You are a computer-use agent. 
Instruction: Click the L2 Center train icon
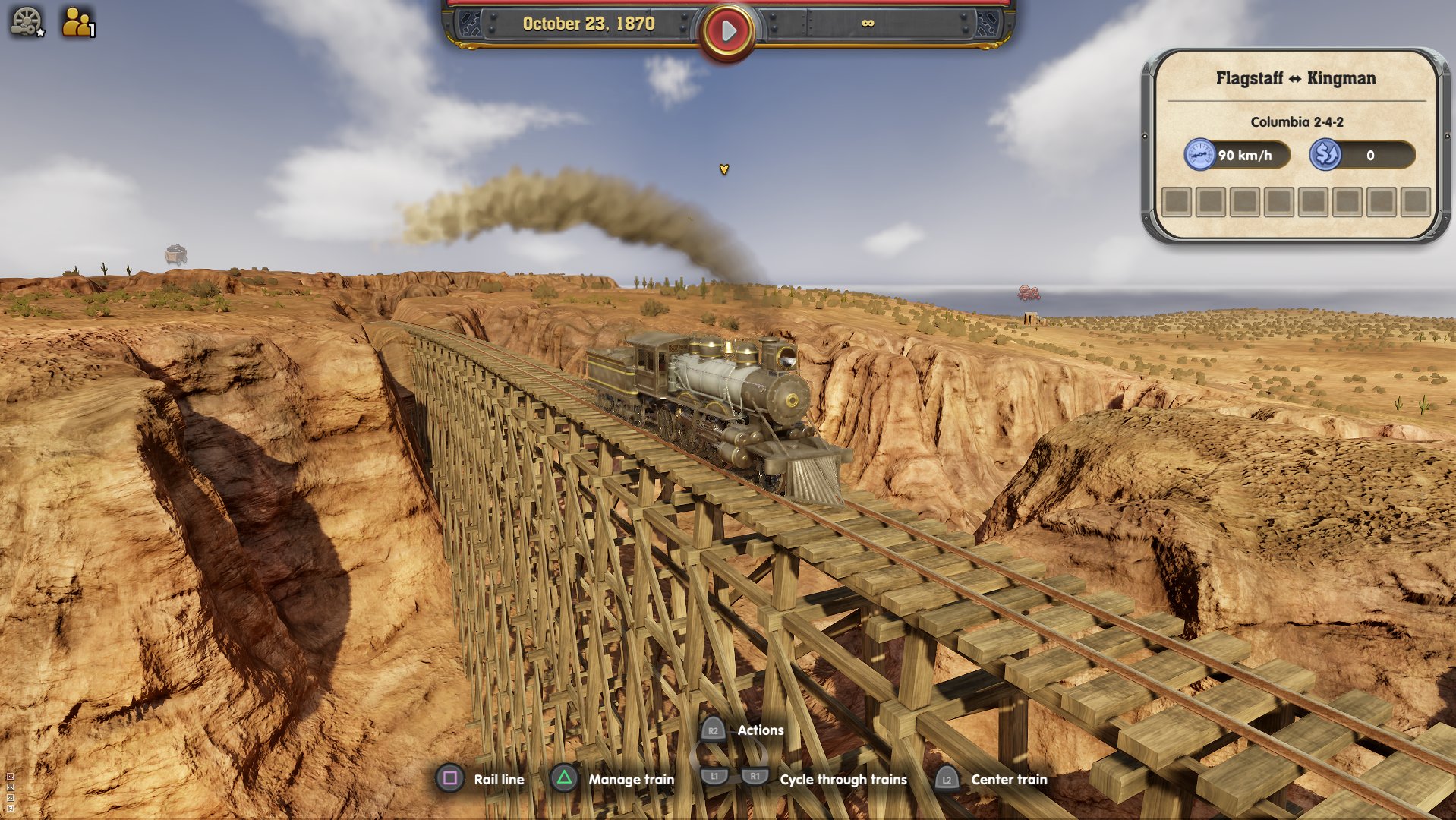947,779
